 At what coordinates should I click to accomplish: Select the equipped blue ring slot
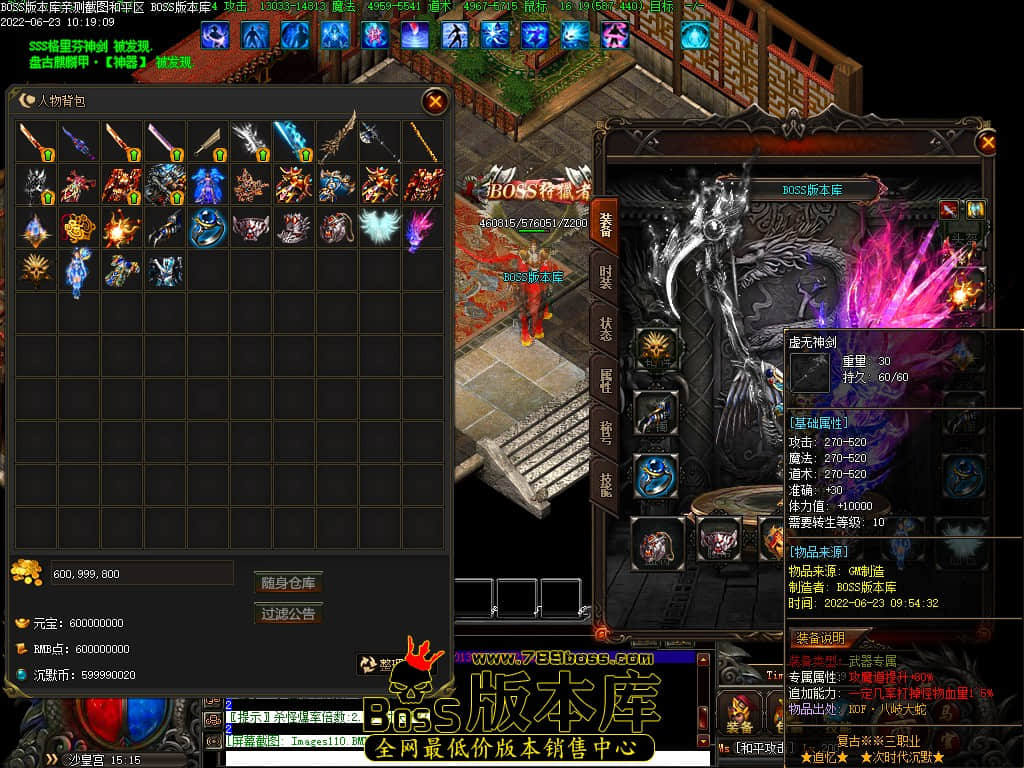pos(657,476)
